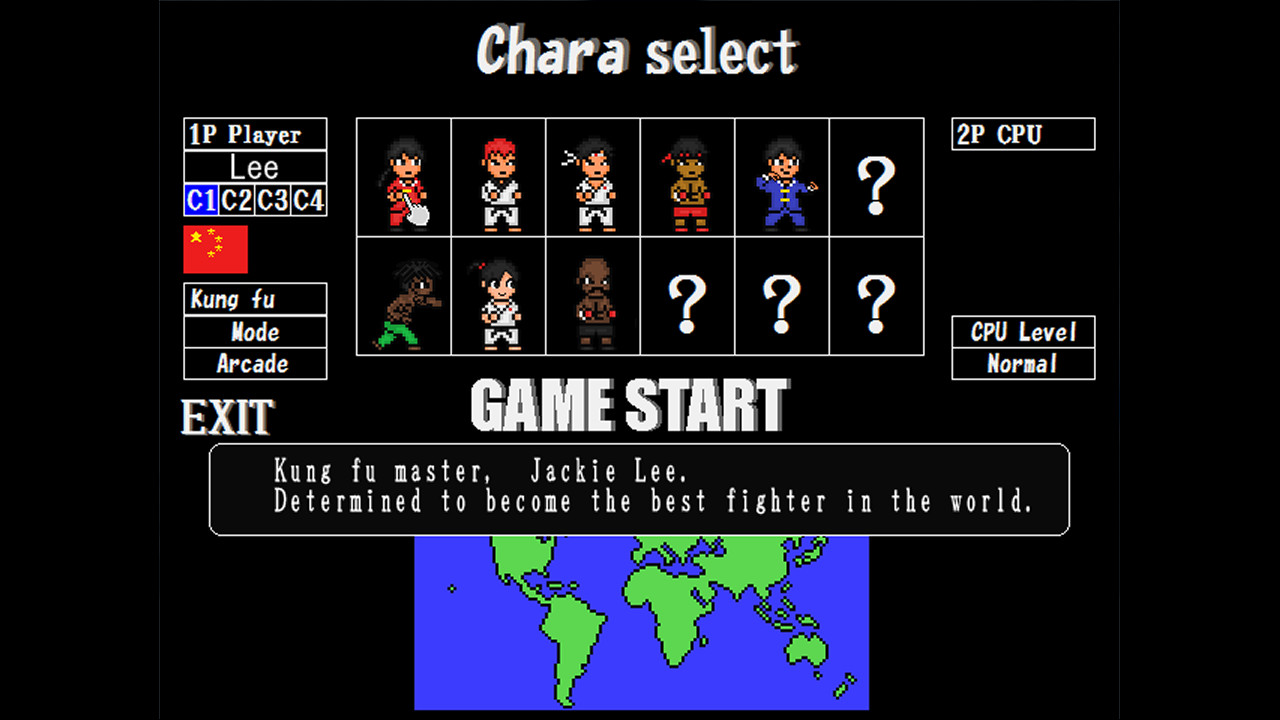Viewport: 1280px width, 720px height.
Task: Switch to color variant C2
Action: pos(236,200)
